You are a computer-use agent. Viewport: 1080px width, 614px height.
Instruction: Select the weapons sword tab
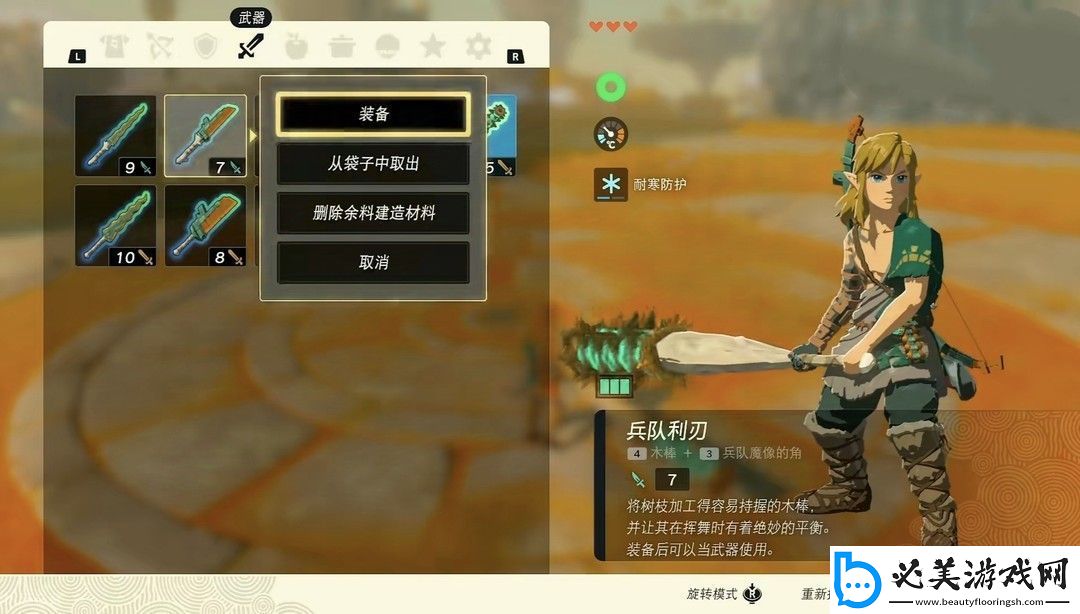(250, 46)
